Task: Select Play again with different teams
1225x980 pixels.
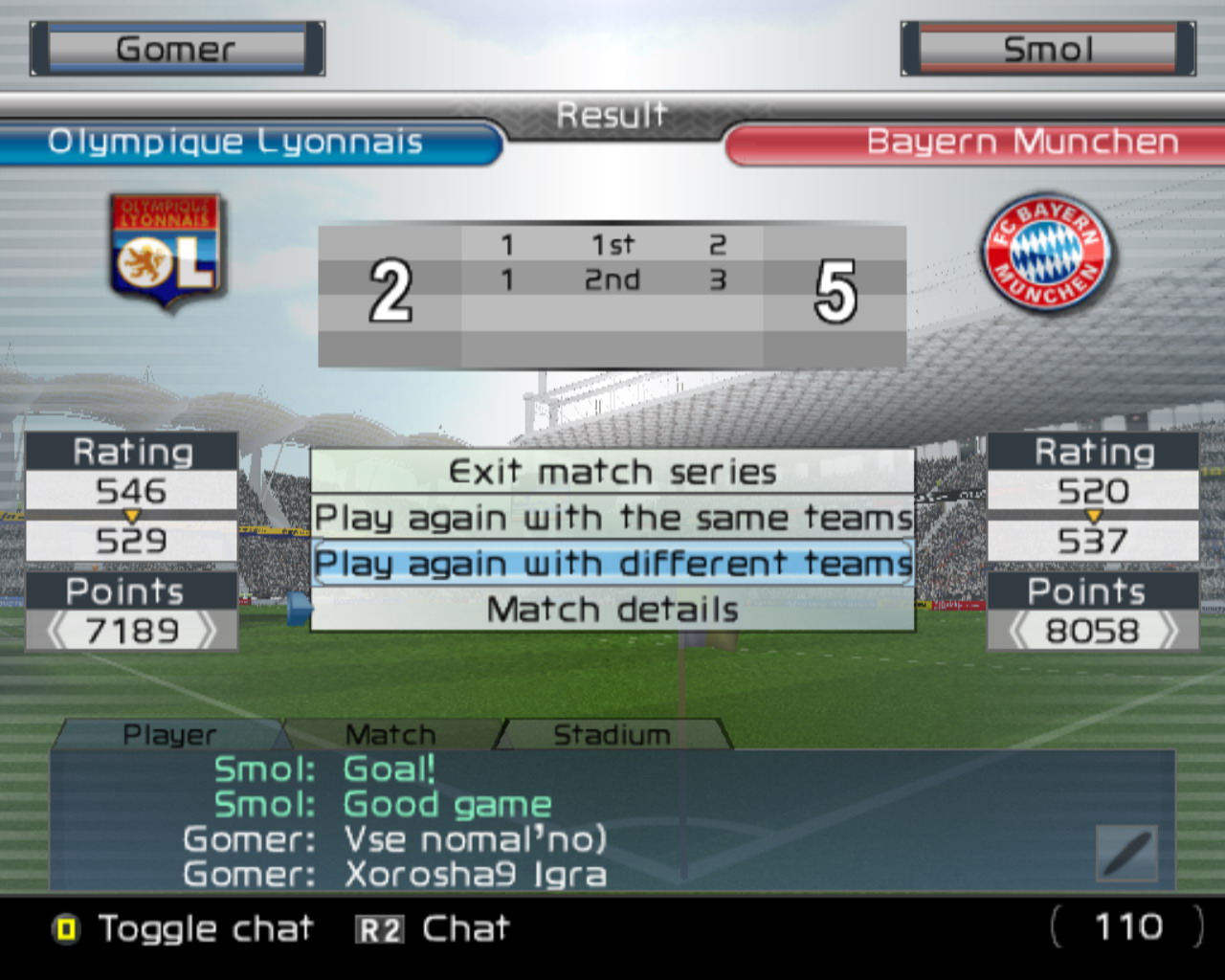Action: pyautogui.click(x=612, y=563)
